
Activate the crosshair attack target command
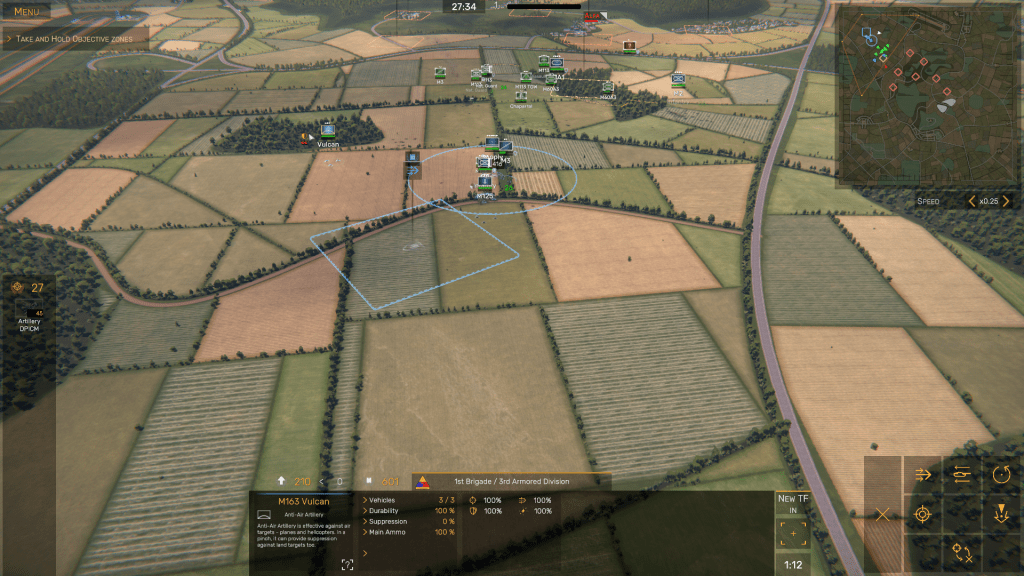tap(922, 515)
